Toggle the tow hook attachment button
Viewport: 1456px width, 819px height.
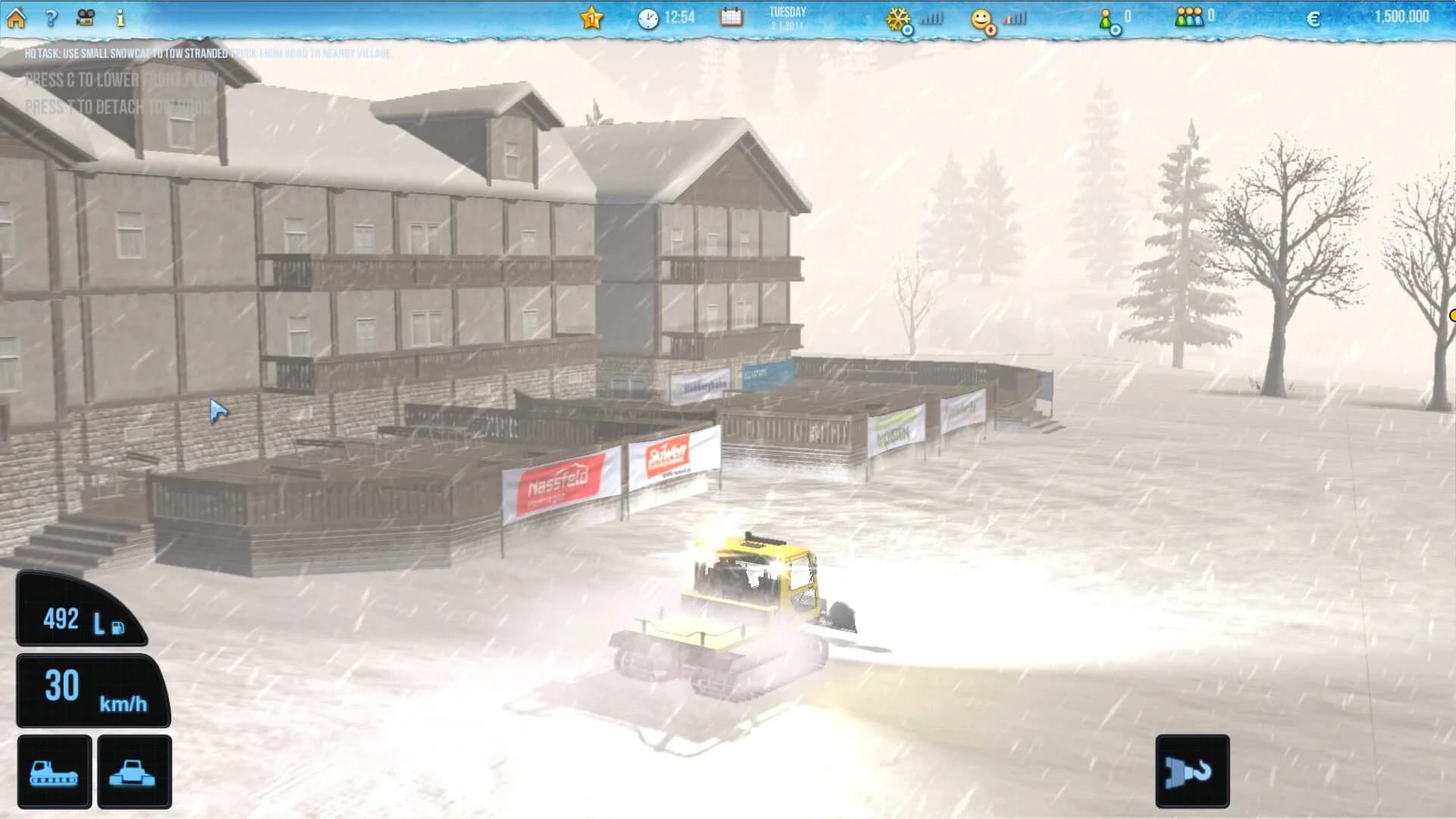point(1193,770)
